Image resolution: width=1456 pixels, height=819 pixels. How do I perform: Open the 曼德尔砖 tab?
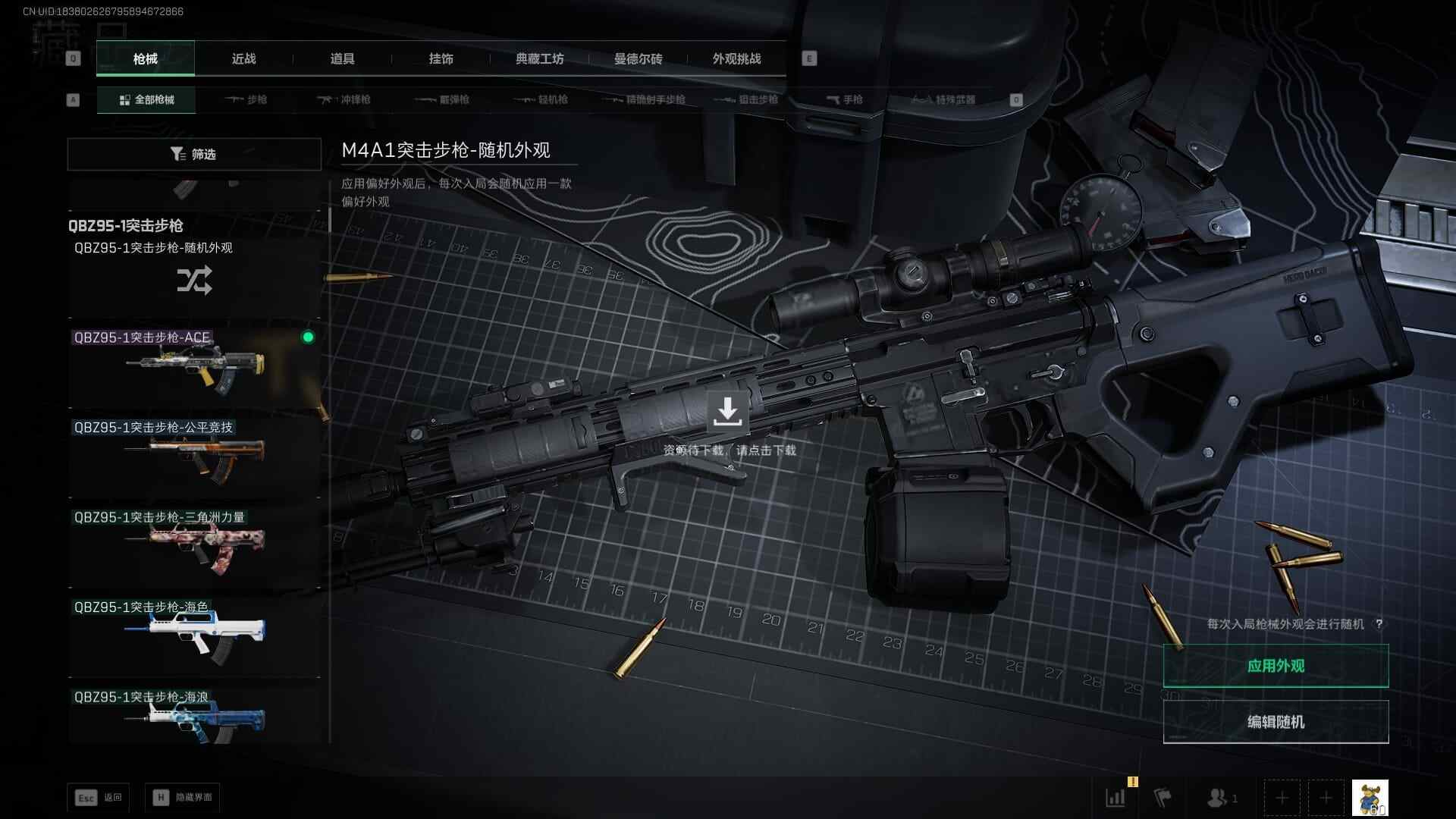click(638, 59)
